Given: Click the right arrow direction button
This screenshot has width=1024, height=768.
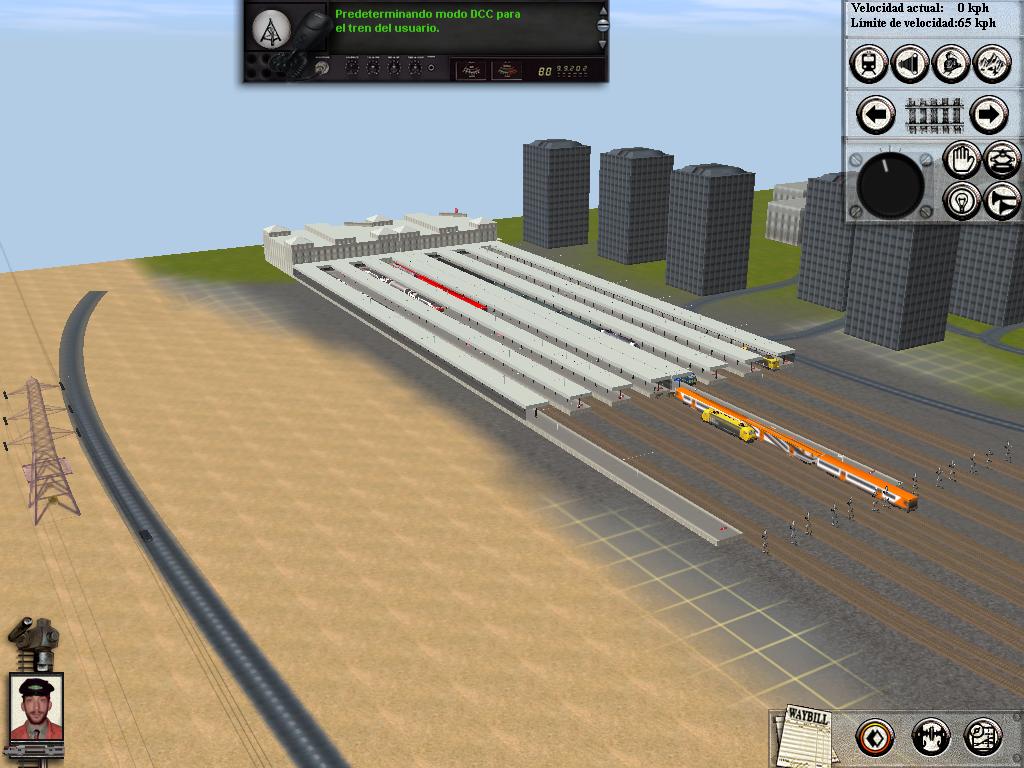Looking at the screenshot, I should [x=987, y=115].
